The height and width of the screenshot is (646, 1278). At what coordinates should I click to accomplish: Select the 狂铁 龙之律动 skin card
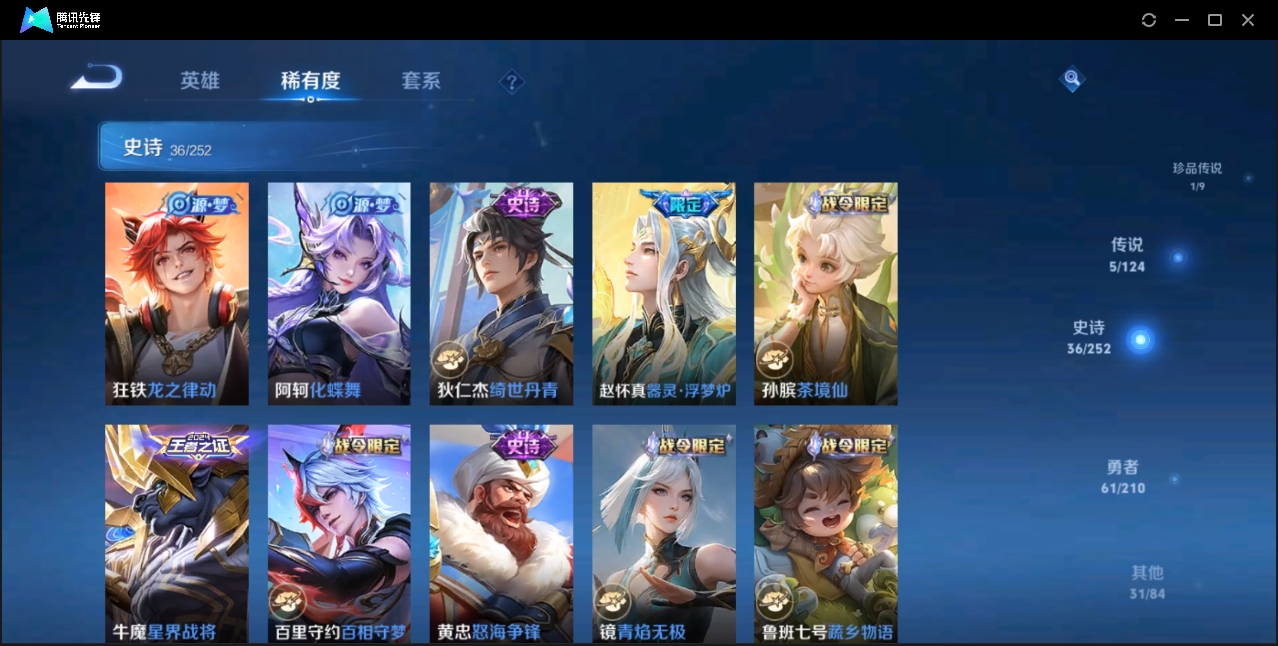177,293
